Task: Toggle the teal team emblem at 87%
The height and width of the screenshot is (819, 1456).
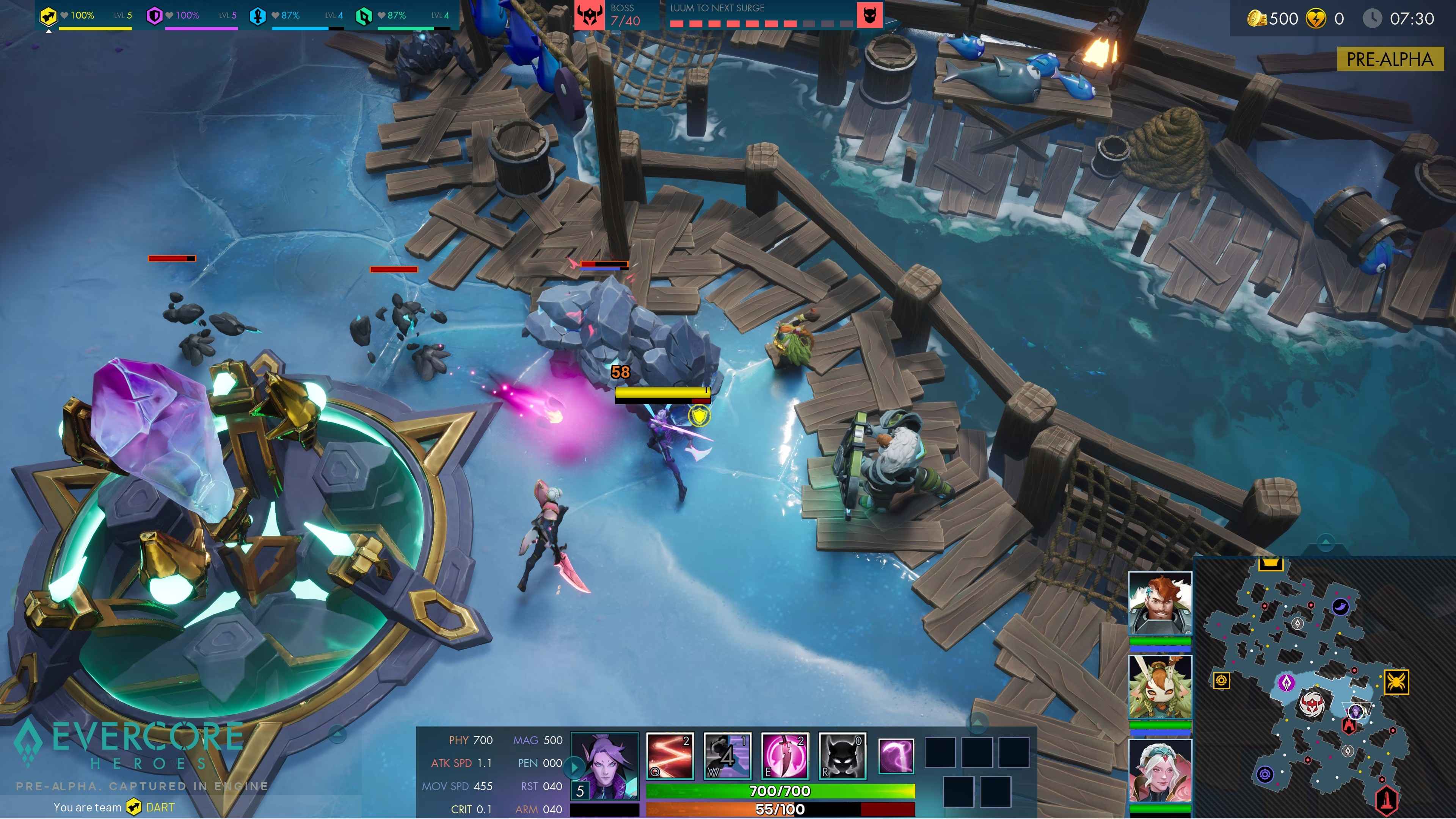Action: pos(364,15)
